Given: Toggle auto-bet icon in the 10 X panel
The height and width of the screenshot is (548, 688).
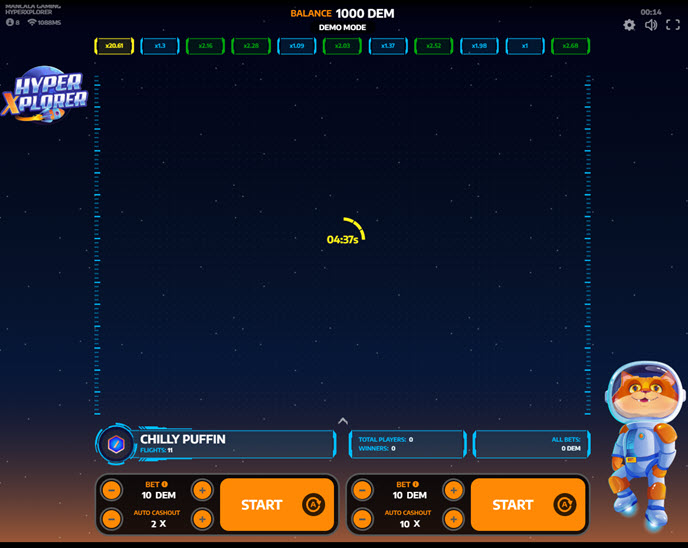Looking at the screenshot, I should click(565, 505).
